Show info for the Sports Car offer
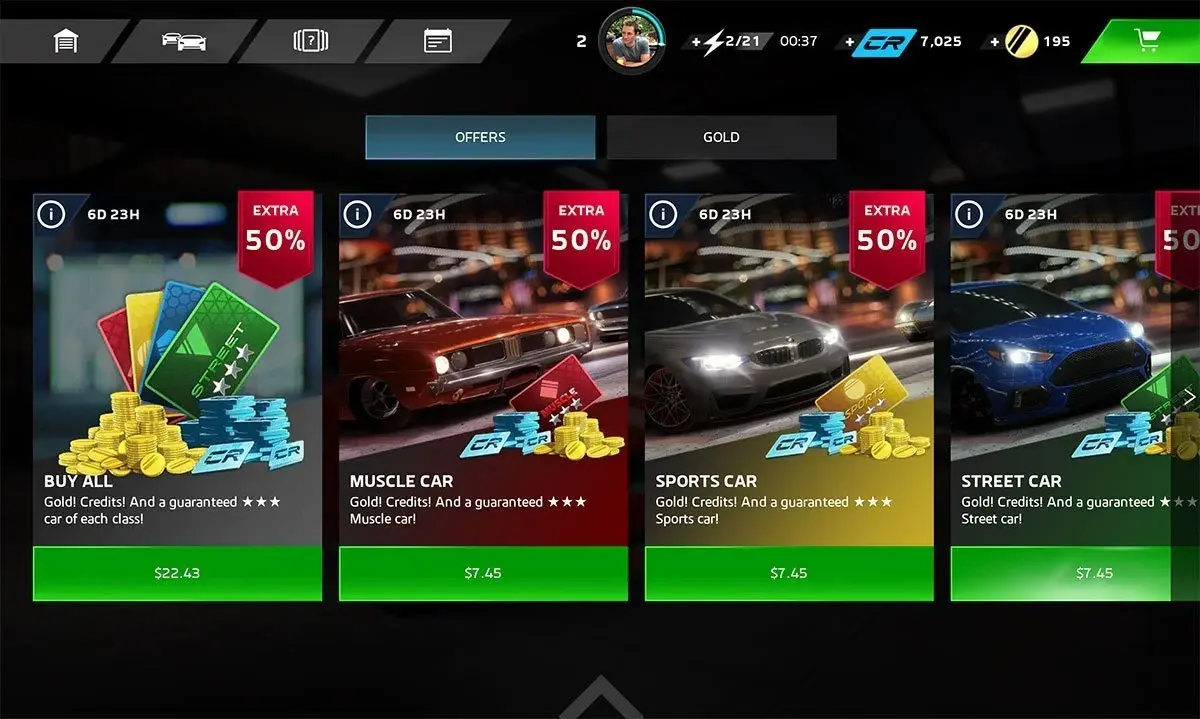The height and width of the screenshot is (719, 1200). 663,214
